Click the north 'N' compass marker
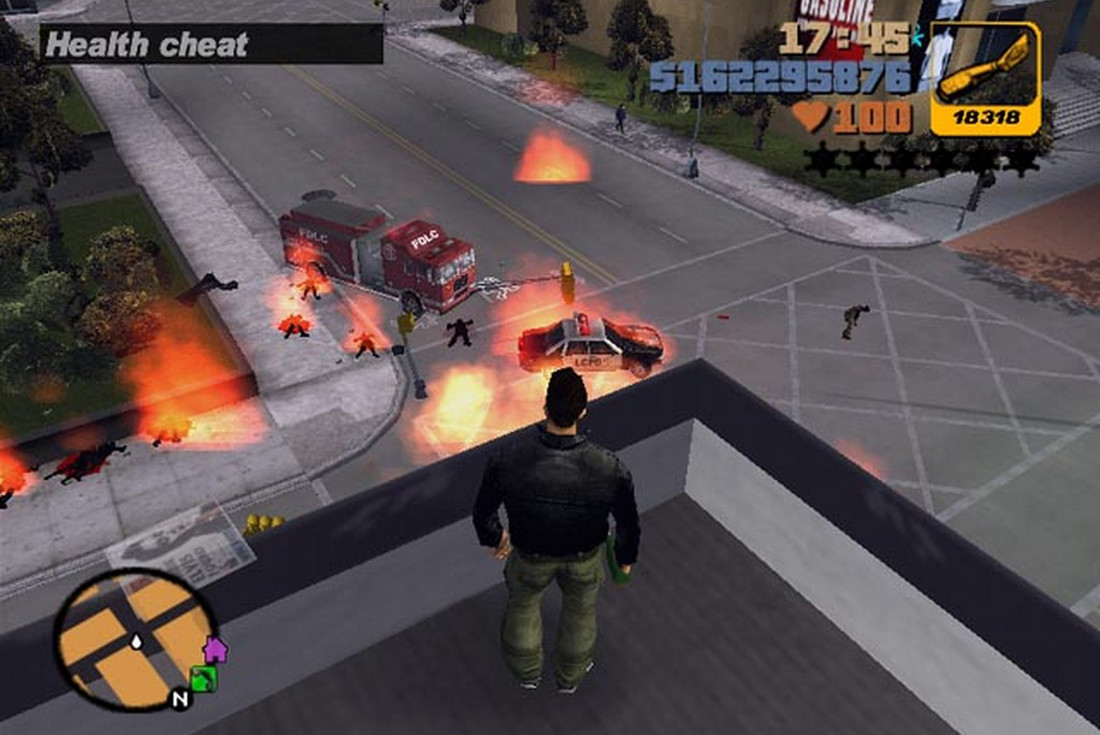The width and height of the screenshot is (1100, 735). click(180, 699)
